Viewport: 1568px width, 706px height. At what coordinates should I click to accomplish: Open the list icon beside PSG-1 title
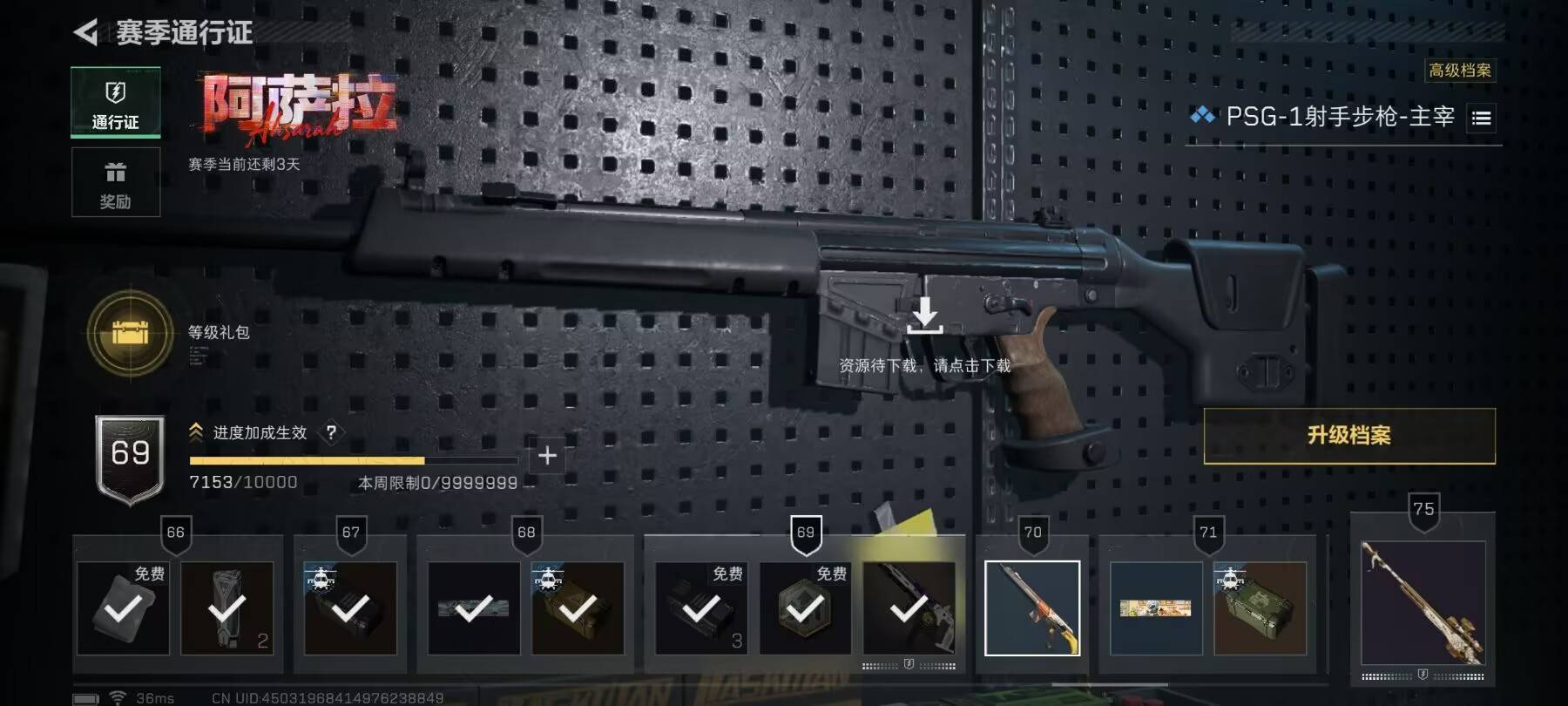(x=1481, y=118)
